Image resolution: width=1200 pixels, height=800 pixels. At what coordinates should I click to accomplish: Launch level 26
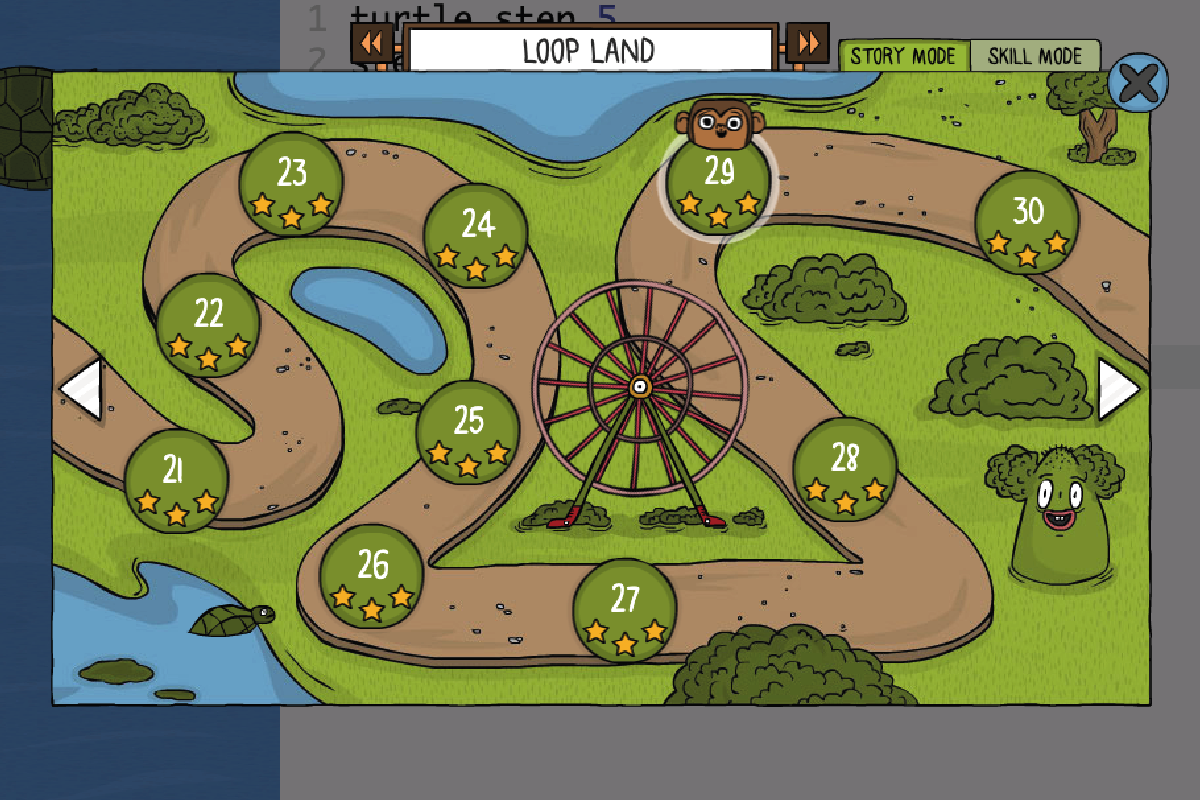tap(372, 576)
